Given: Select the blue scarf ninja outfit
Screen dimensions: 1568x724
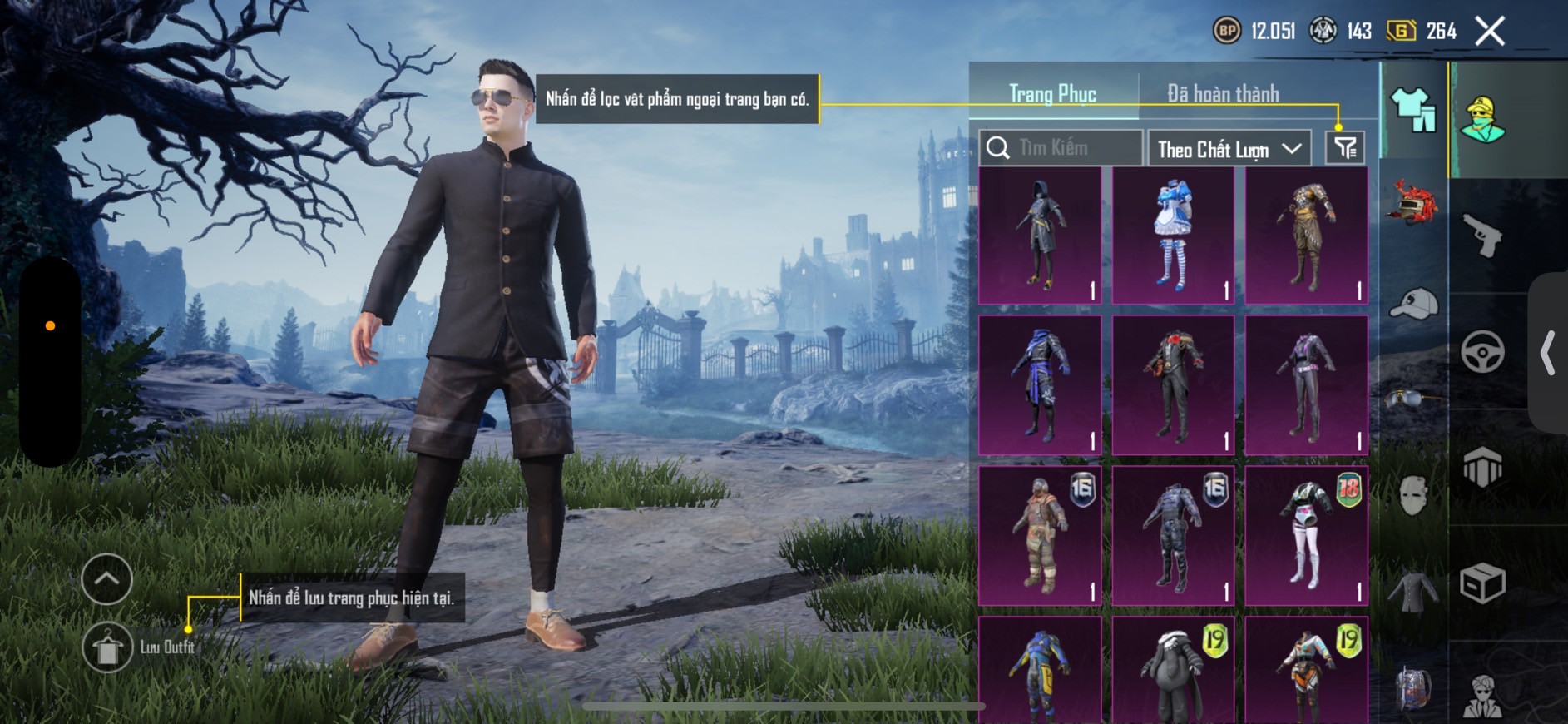Looking at the screenshot, I should coord(1040,385).
